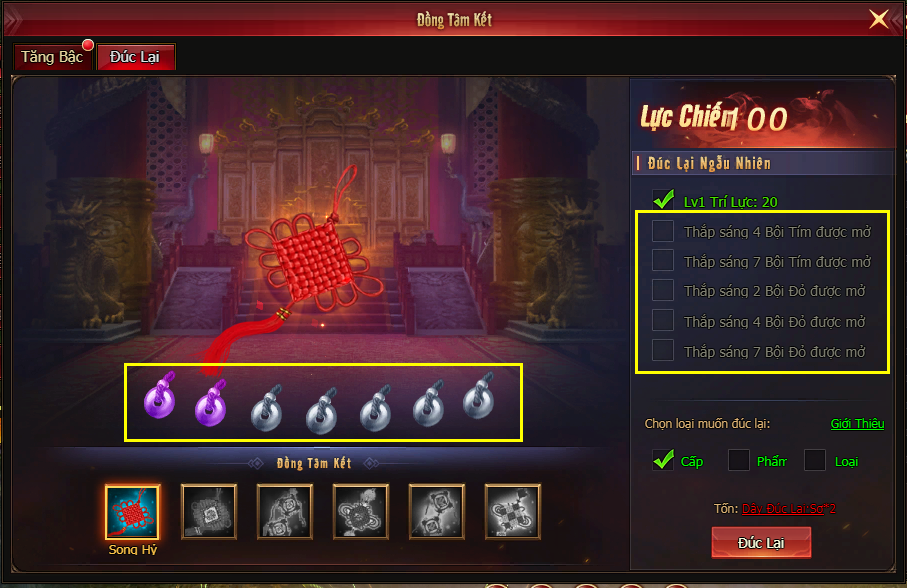
Task: Tick Thắp sáng 4 Bội Tím checkbox
Action: click(x=663, y=231)
